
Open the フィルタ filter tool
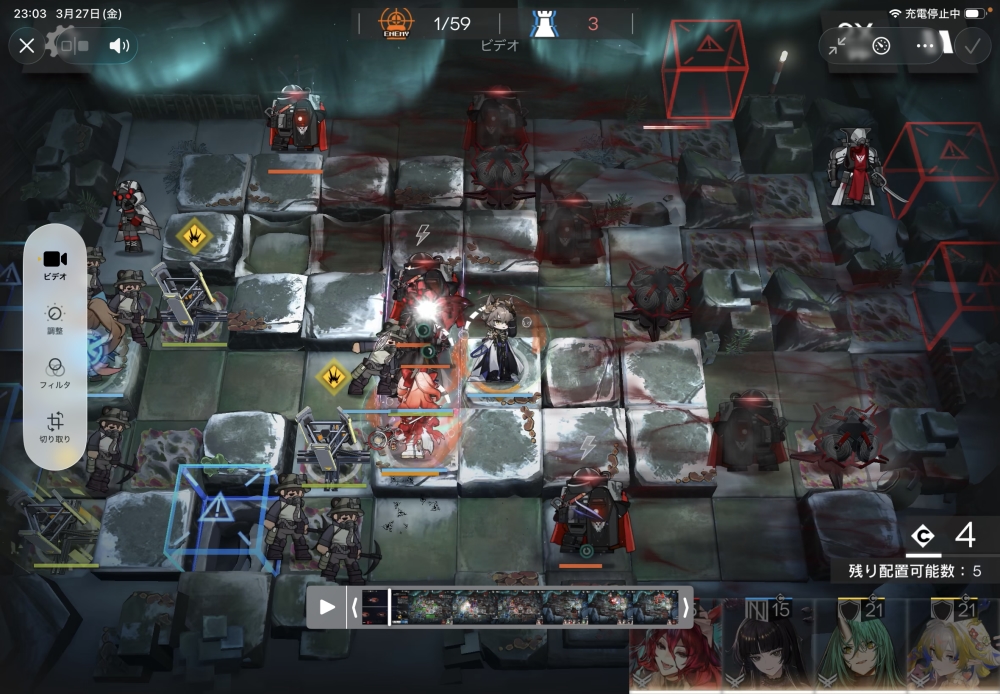tap(55, 373)
